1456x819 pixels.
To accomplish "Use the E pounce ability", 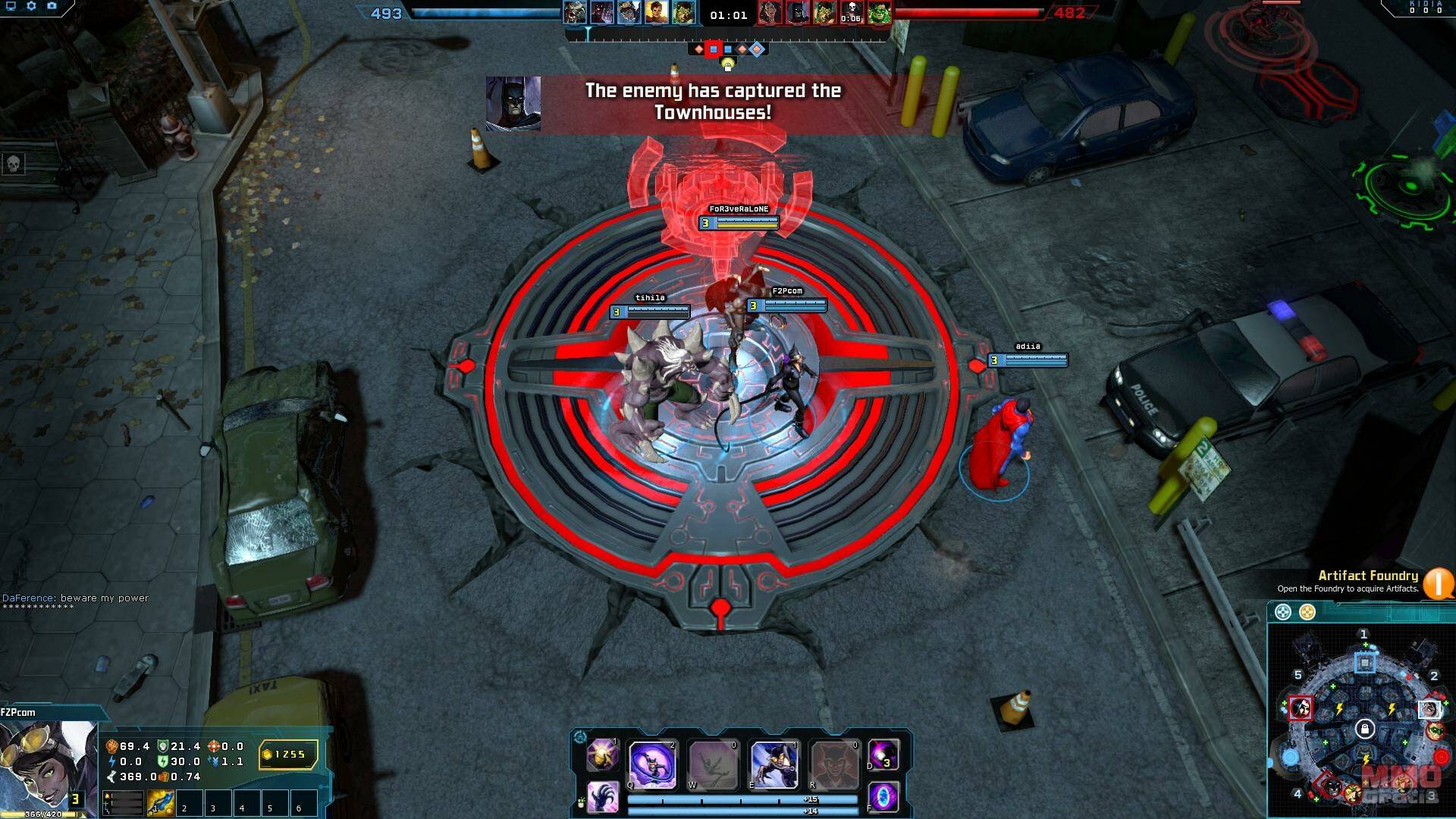I will click(x=773, y=764).
